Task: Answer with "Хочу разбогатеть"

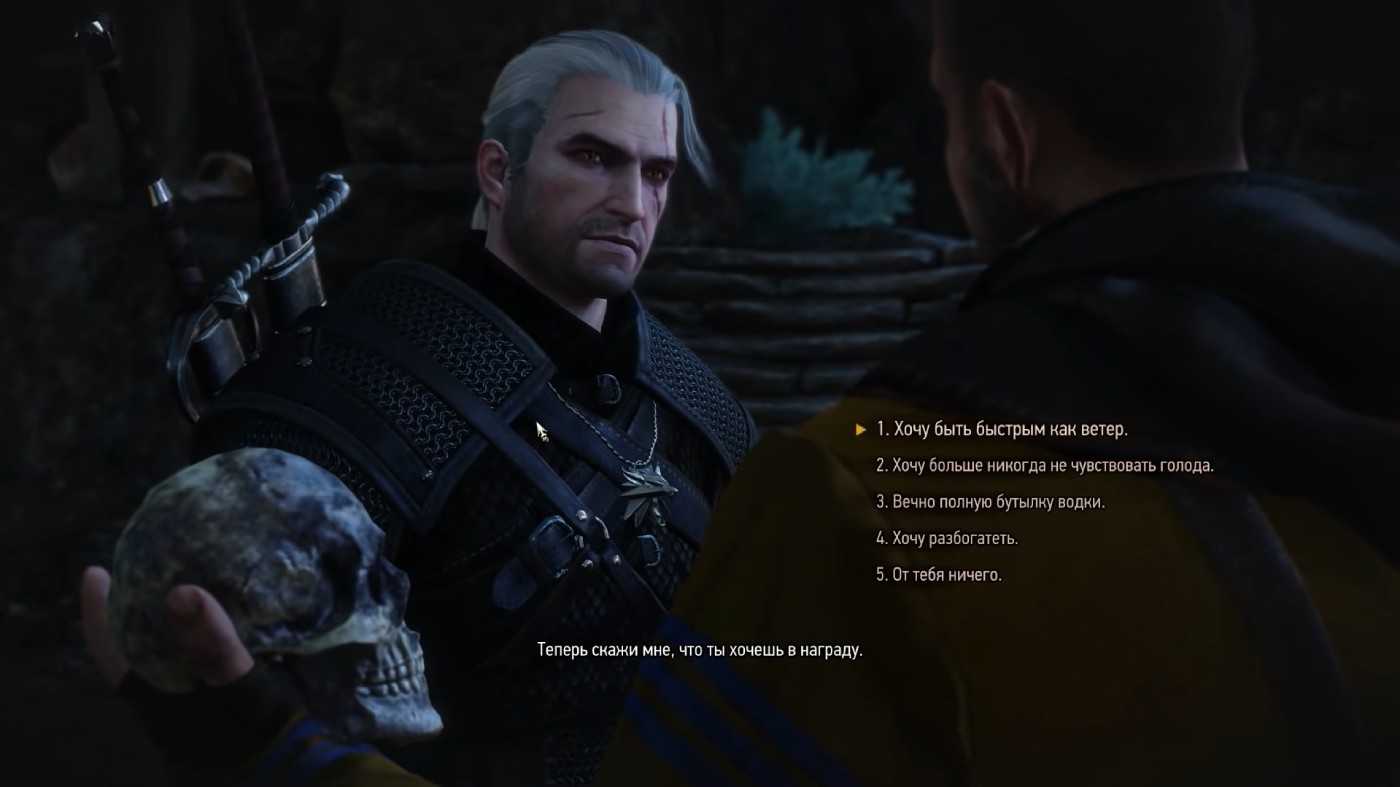Action: pyautogui.click(x=947, y=538)
